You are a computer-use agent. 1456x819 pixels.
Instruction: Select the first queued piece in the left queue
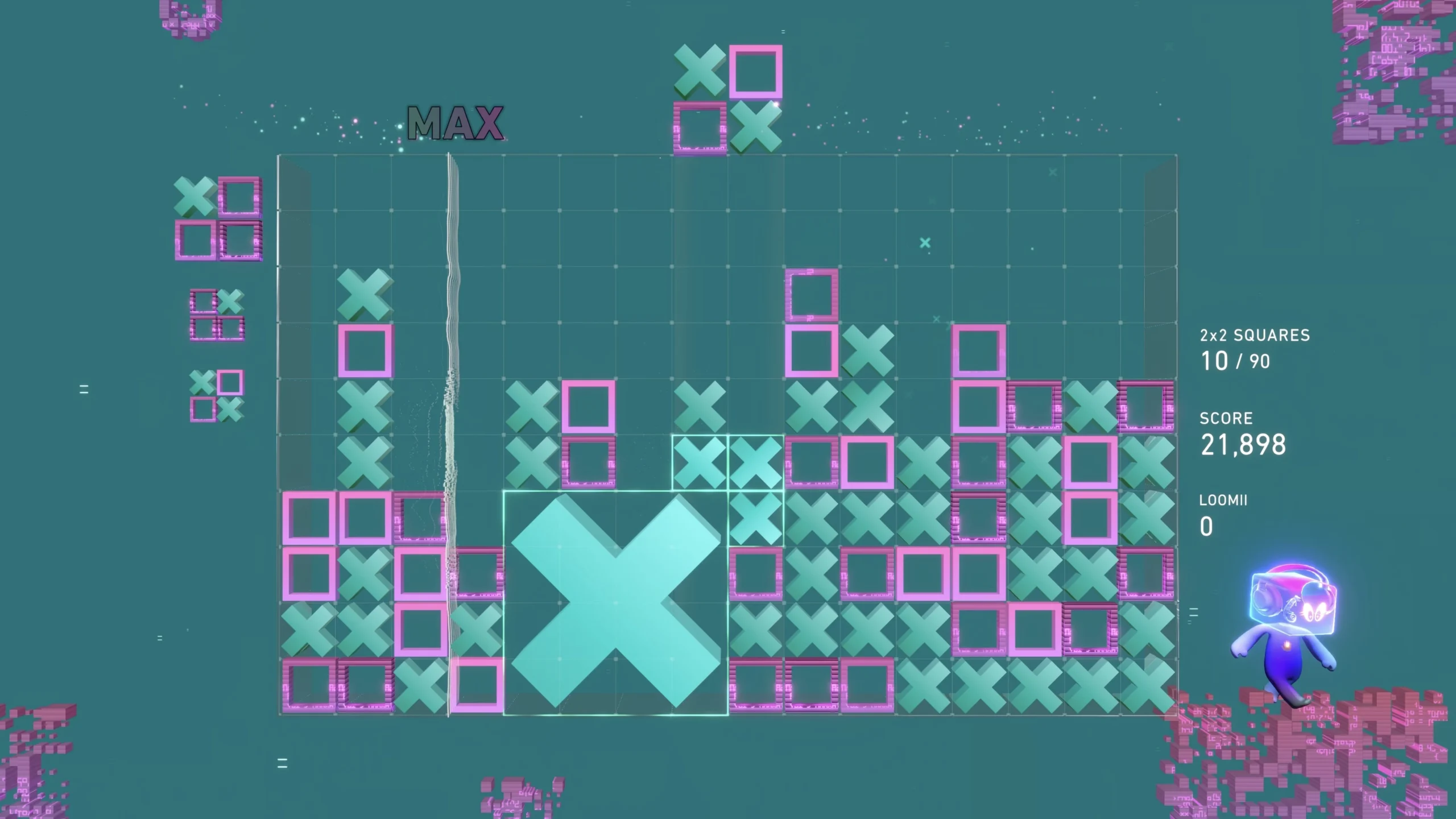219,219
